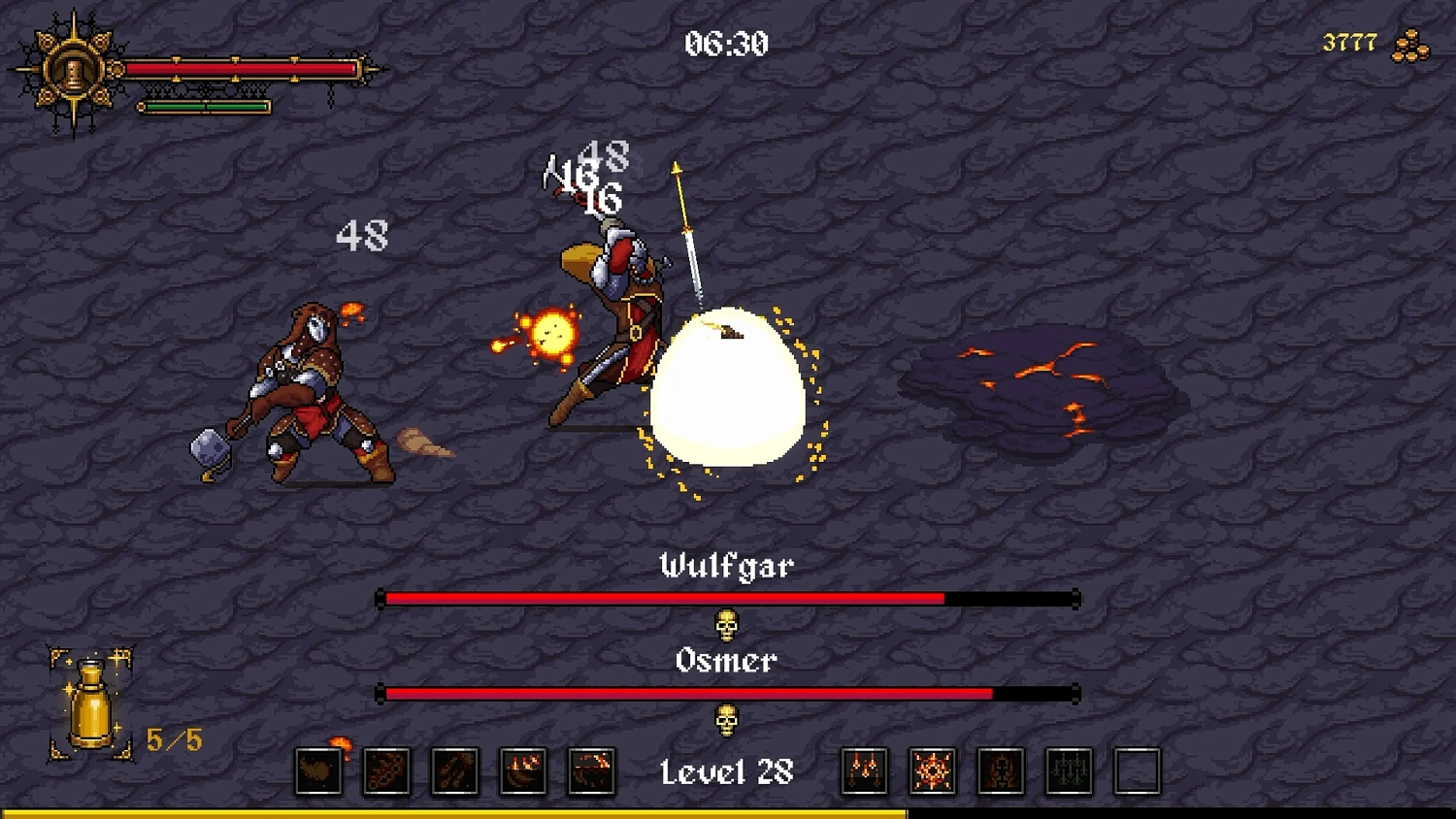
Task: Click the crossed daggers passive item icon
Action: pyautogui.click(x=864, y=770)
